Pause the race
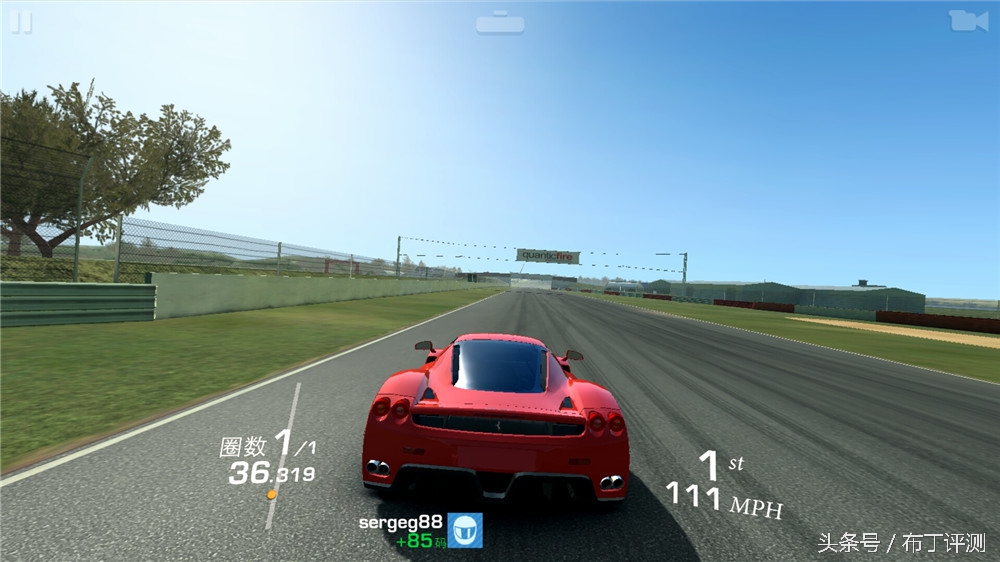 click(x=21, y=23)
